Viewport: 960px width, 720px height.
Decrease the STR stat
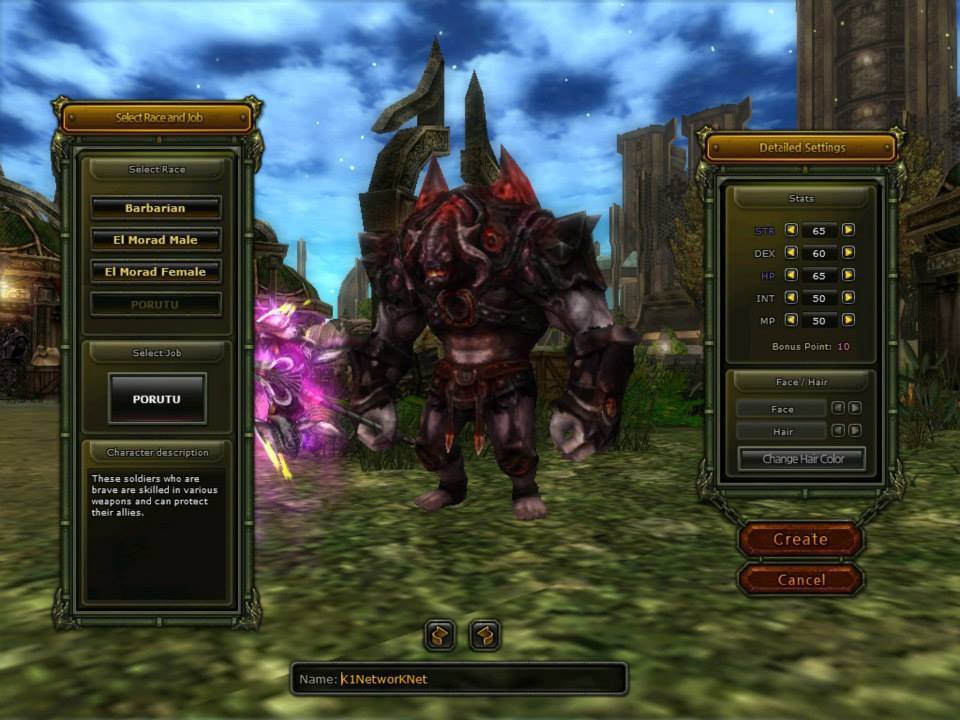pyautogui.click(x=791, y=230)
